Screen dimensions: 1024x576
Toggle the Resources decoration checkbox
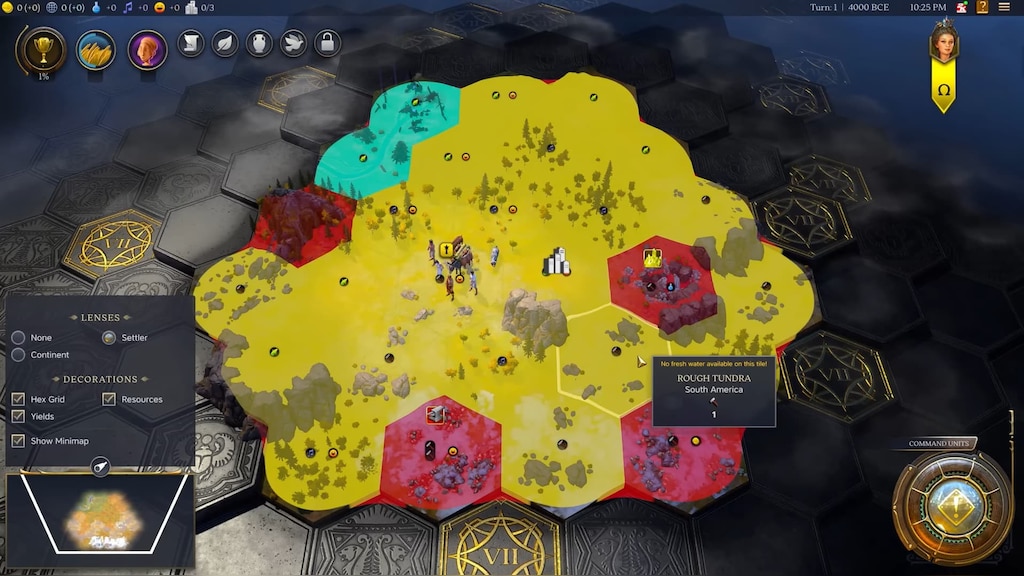109,399
